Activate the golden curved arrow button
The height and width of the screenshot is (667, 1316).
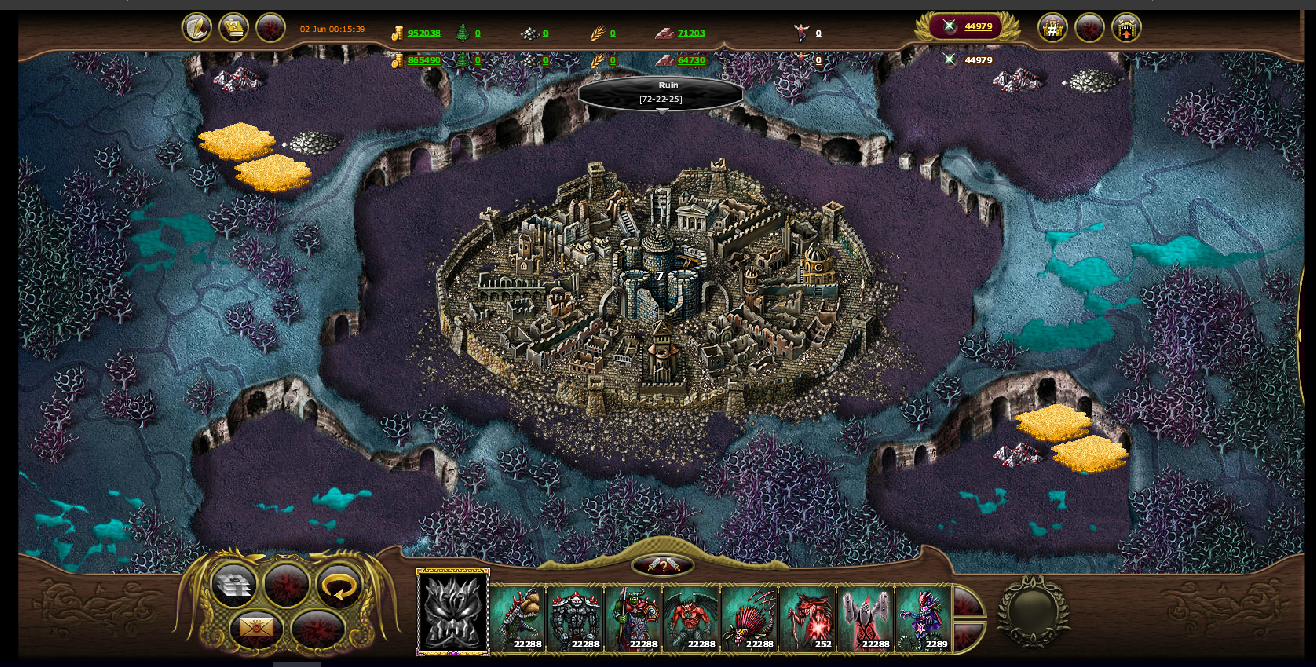pyautogui.click(x=339, y=585)
